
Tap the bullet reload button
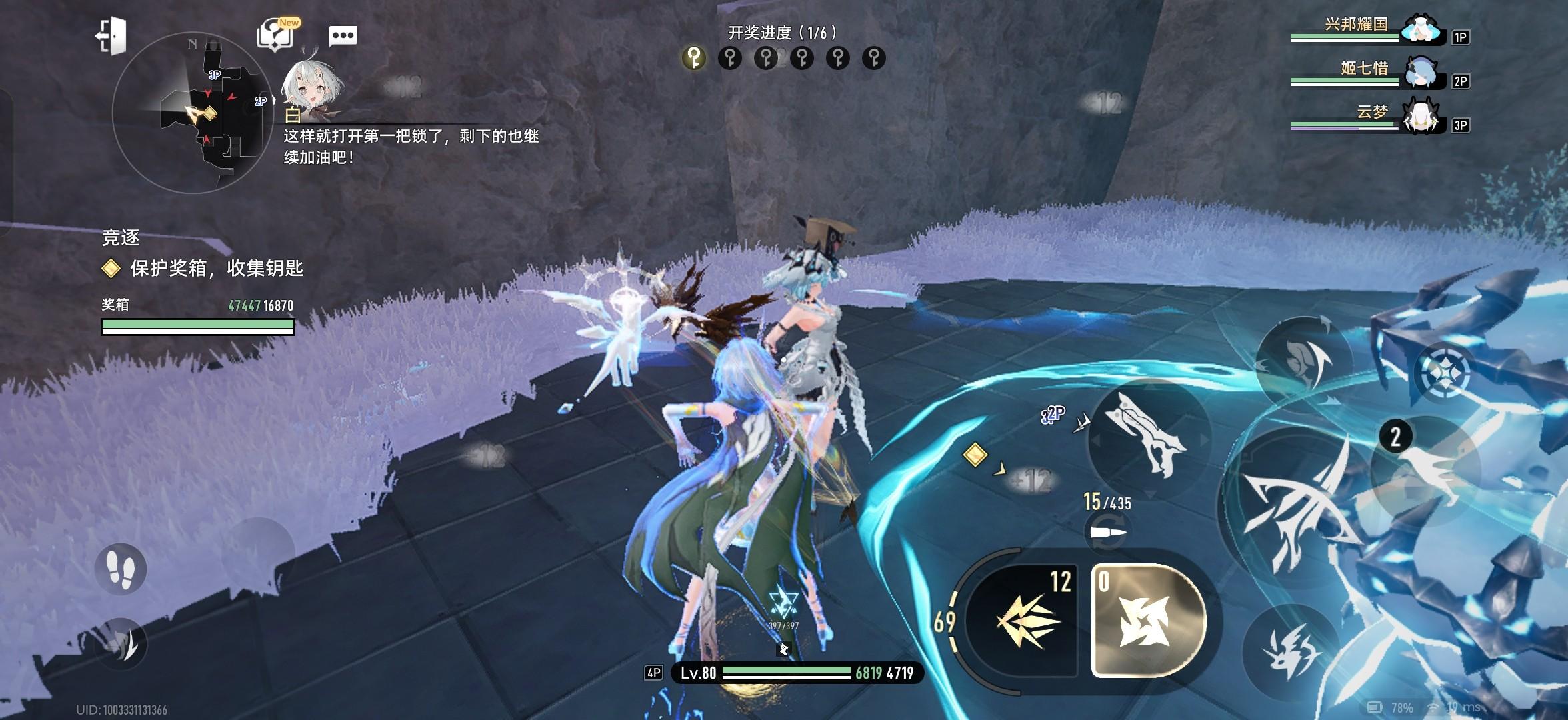[x=1108, y=532]
